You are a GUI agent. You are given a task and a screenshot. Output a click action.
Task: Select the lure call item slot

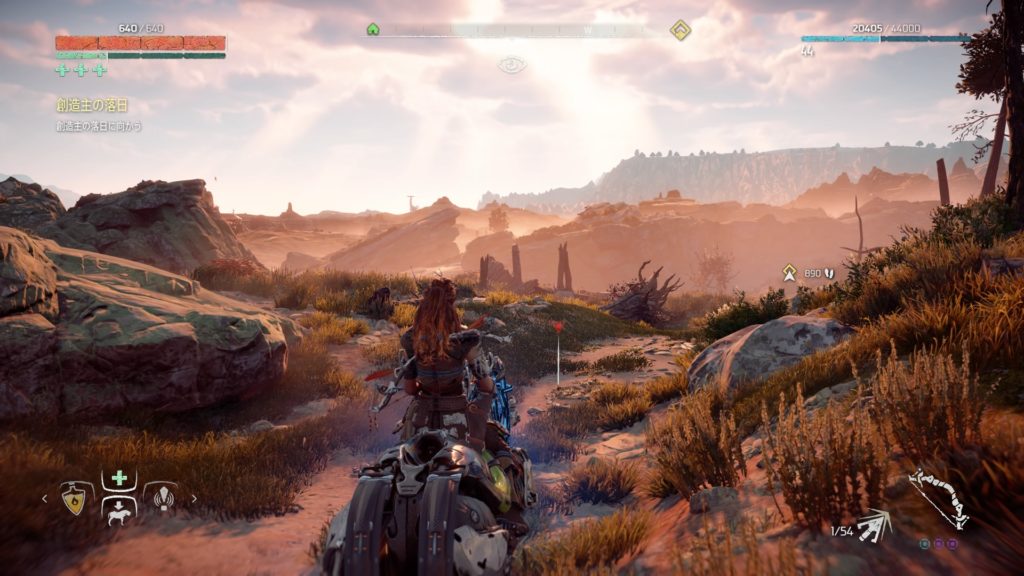point(160,497)
